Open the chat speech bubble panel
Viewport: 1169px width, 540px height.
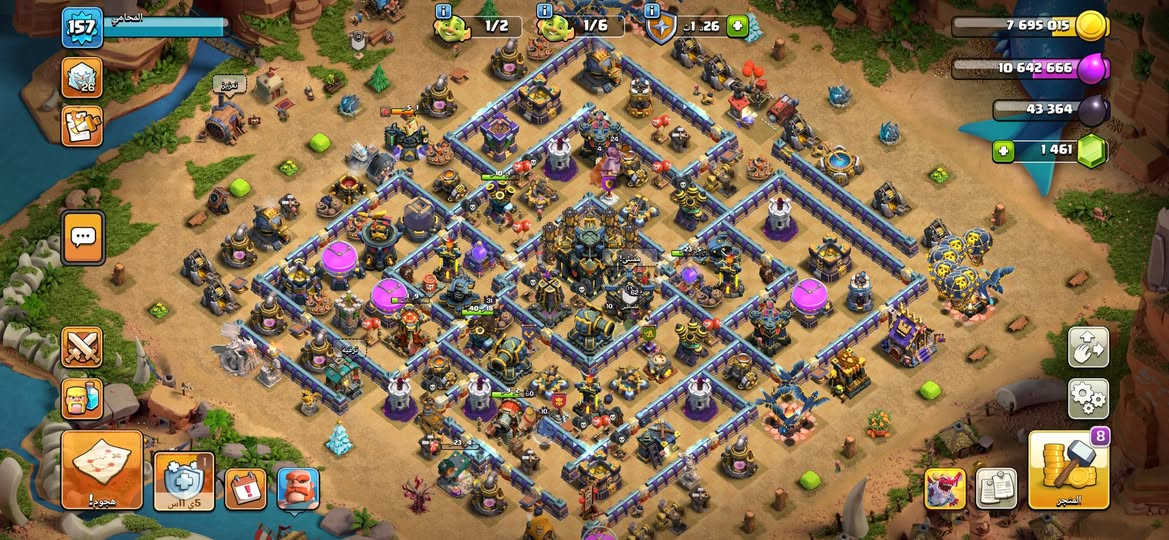(x=83, y=237)
